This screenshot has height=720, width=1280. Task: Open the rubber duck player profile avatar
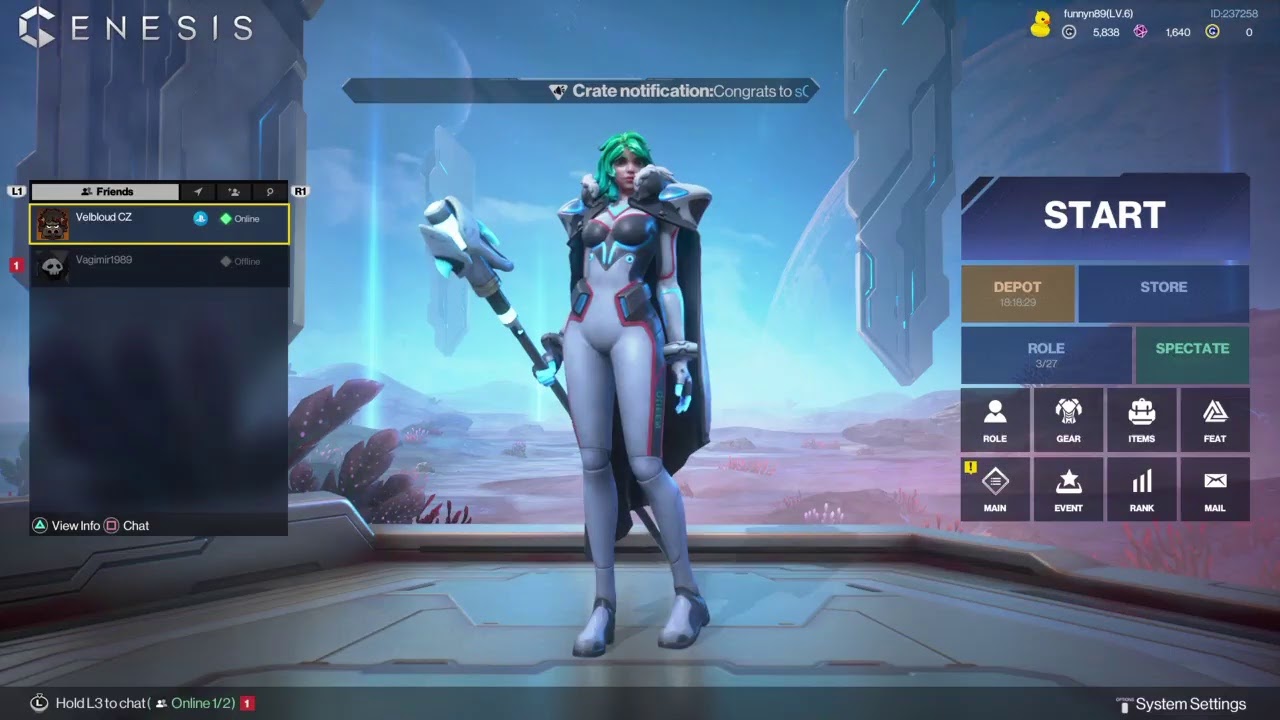tap(1041, 25)
